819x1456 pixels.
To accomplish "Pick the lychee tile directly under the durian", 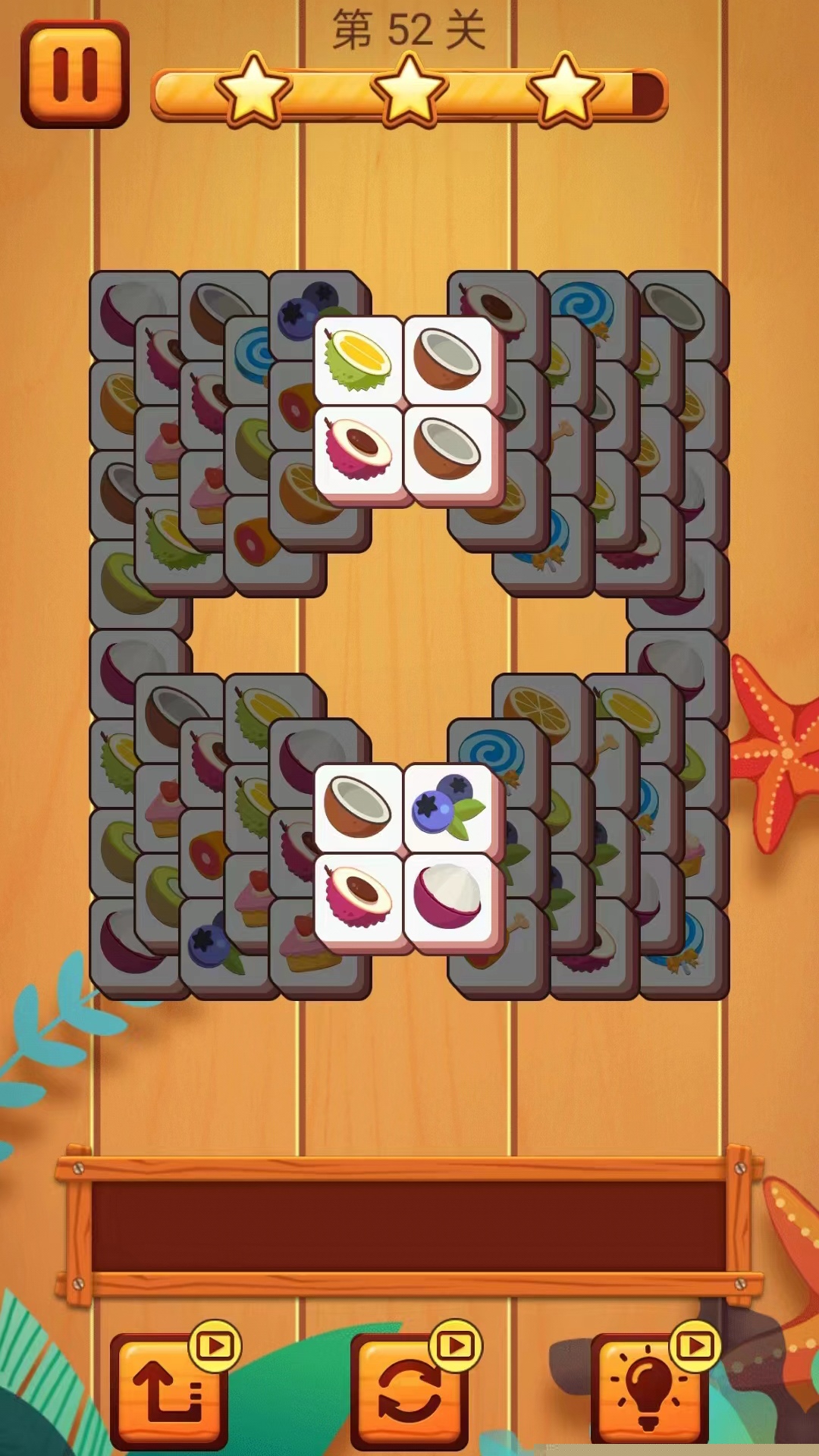I will click(358, 449).
